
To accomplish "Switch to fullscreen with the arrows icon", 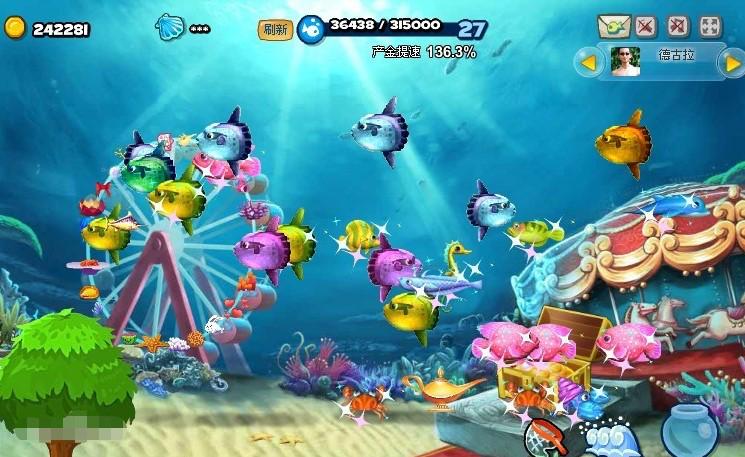I will (x=710, y=27).
